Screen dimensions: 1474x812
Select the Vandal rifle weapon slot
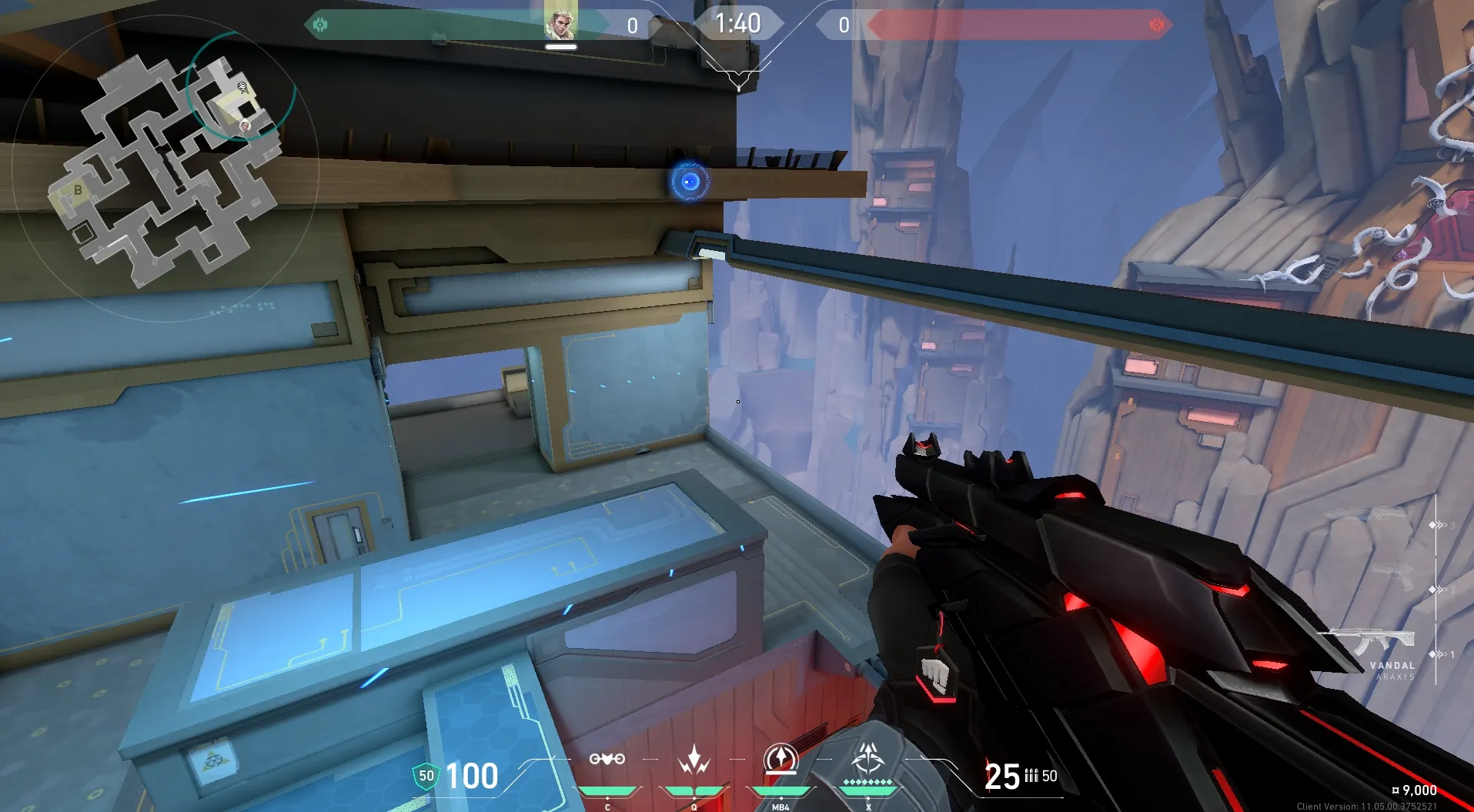tap(1366, 640)
